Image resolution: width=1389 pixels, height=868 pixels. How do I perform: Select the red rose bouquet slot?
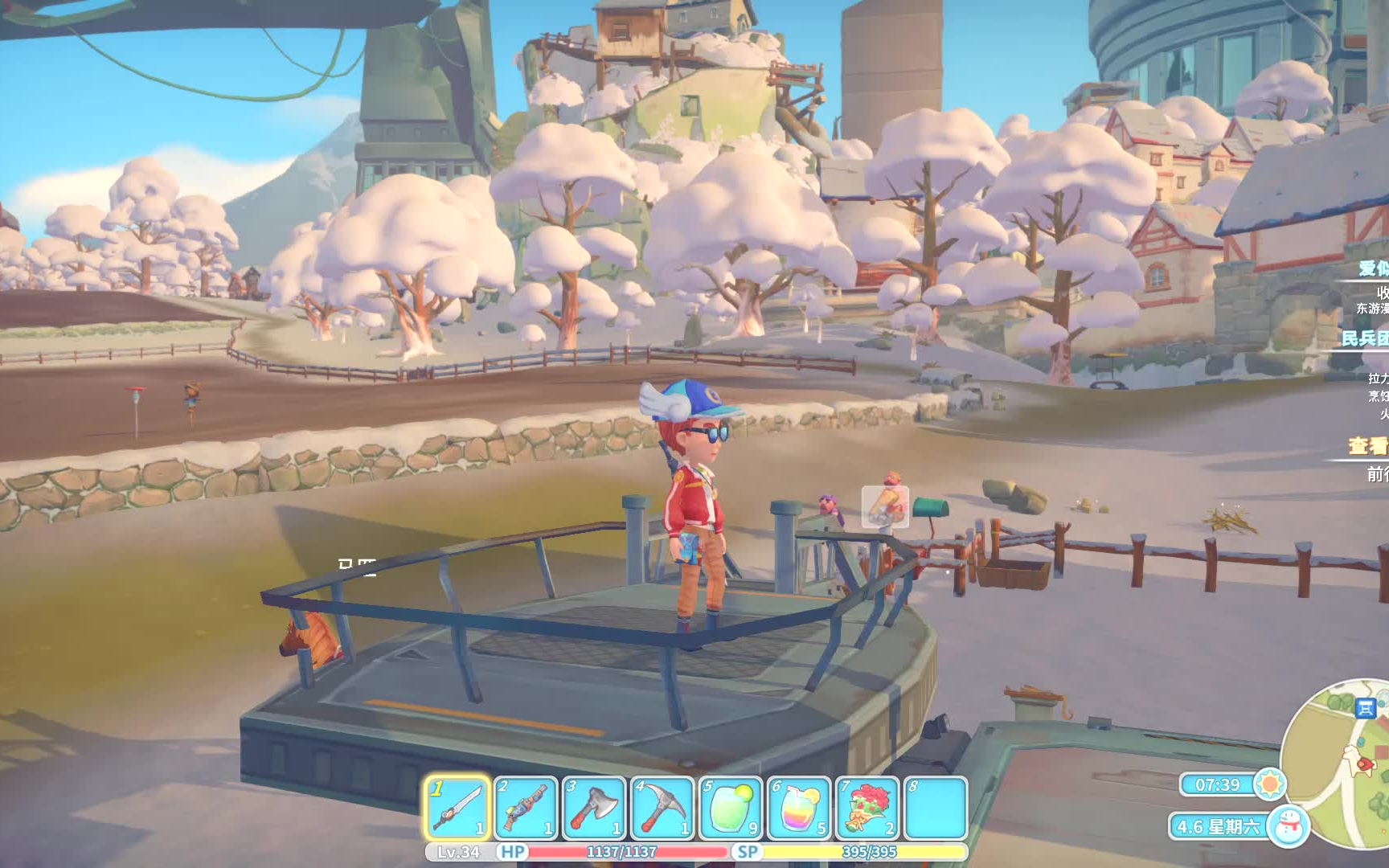tap(867, 809)
